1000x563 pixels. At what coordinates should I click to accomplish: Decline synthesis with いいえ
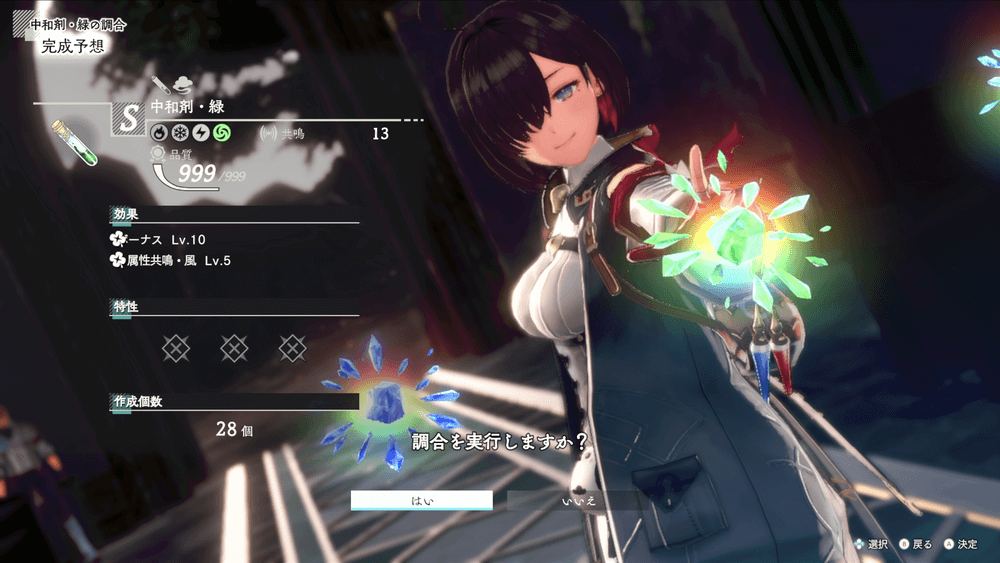pyautogui.click(x=578, y=500)
